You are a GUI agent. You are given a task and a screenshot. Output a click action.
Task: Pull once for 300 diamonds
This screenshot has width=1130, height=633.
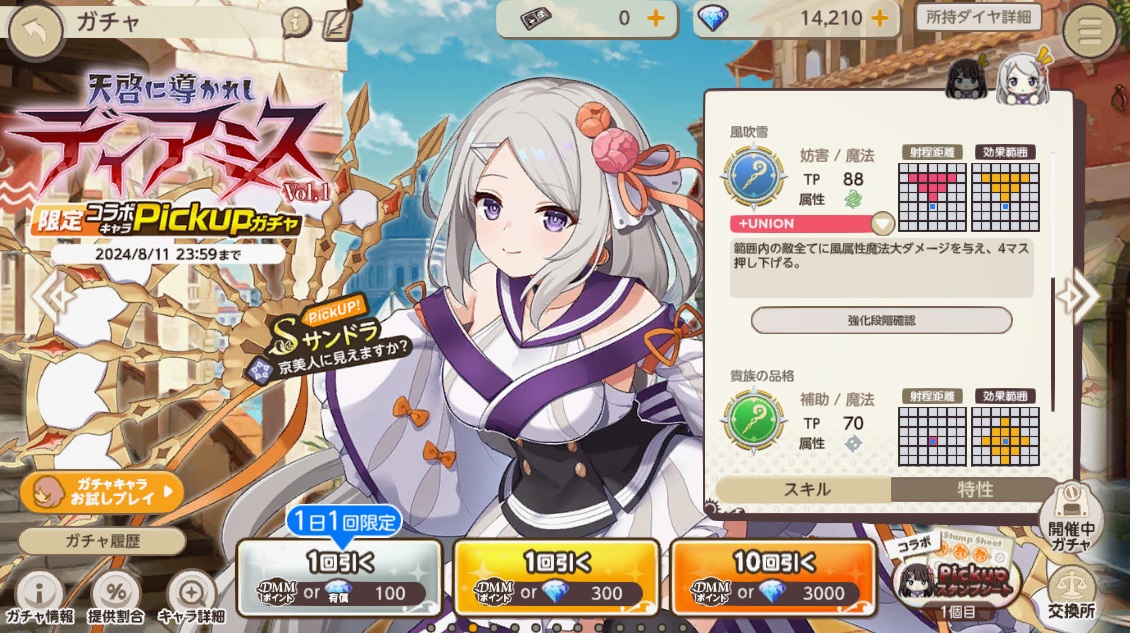[x=556, y=577]
